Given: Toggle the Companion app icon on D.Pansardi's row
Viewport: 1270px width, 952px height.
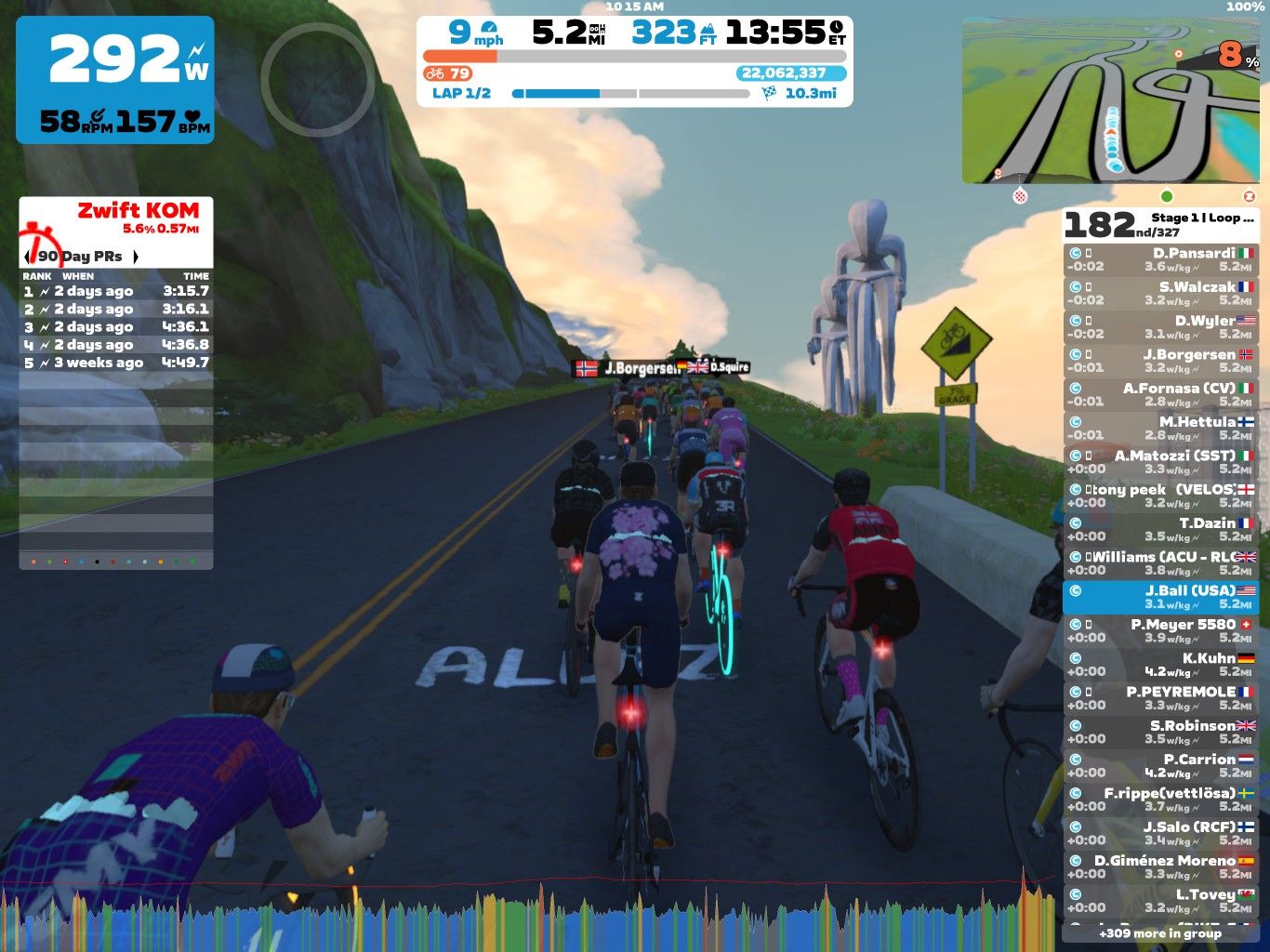Looking at the screenshot, I should 1076,252.
